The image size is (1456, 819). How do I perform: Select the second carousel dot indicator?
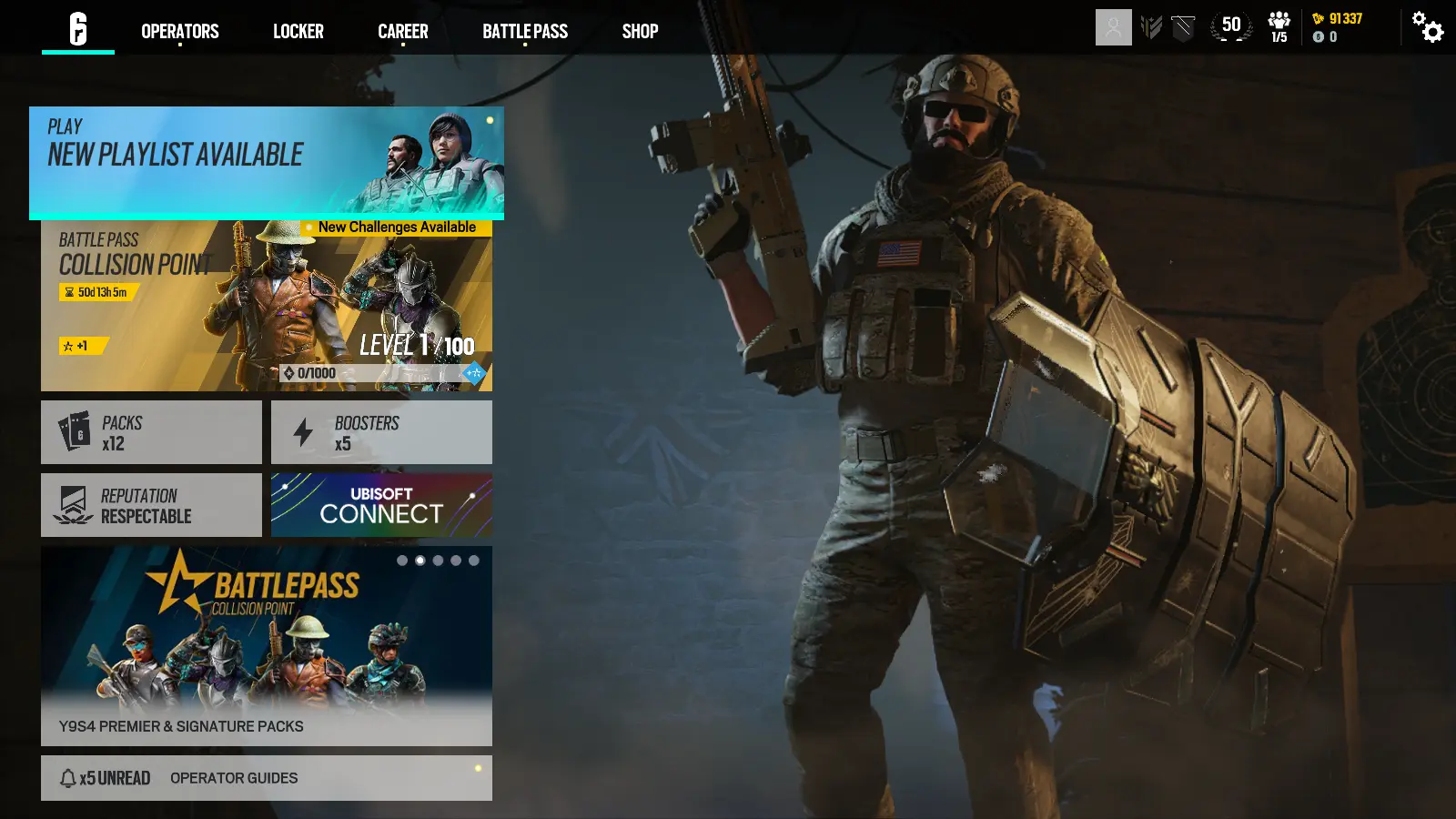point(419,561)
